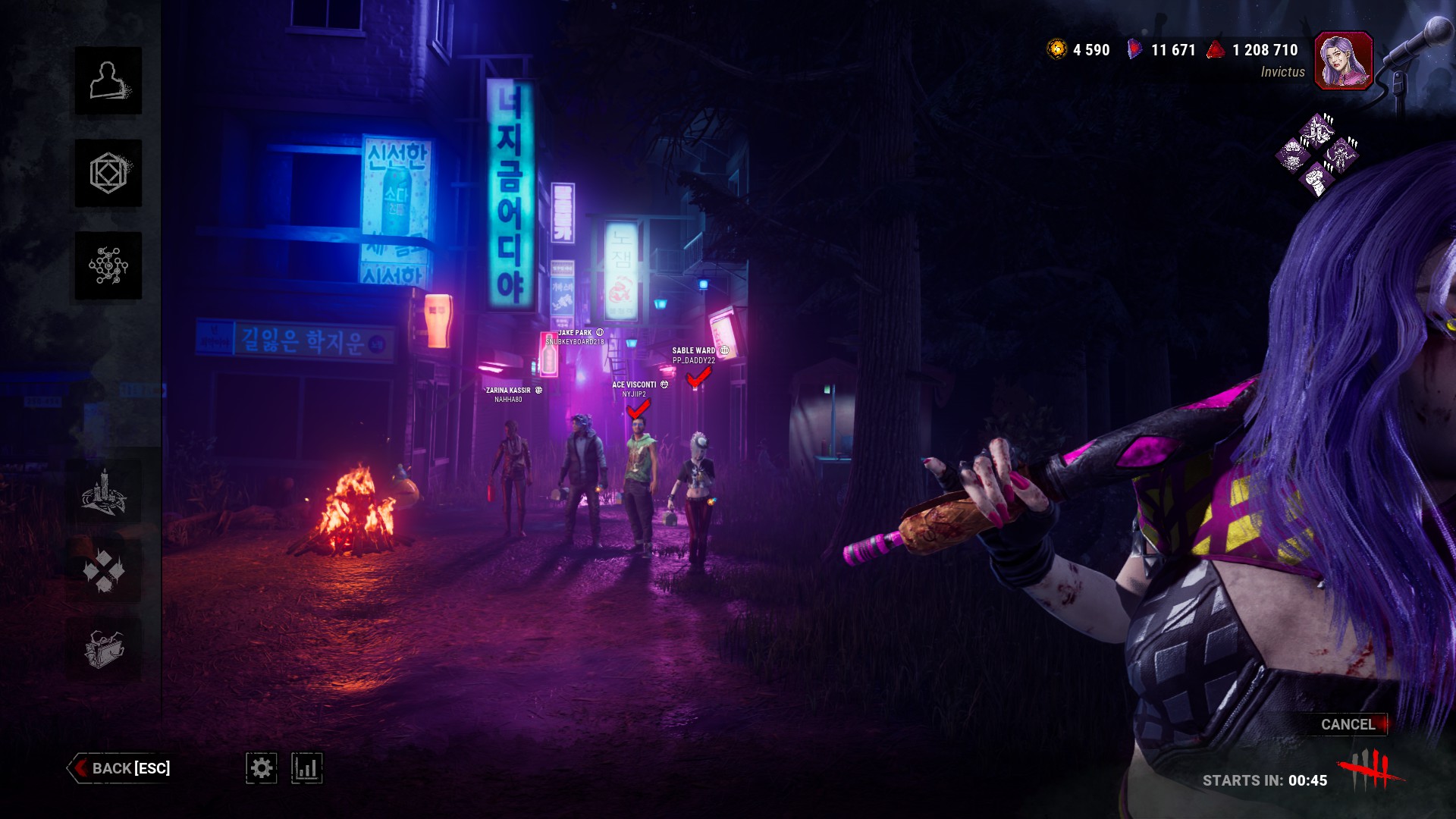This screenshot has height=819, width=1456.
Task: Click Ace Visconti's player nameplate
Action: (x=635, y=389)
